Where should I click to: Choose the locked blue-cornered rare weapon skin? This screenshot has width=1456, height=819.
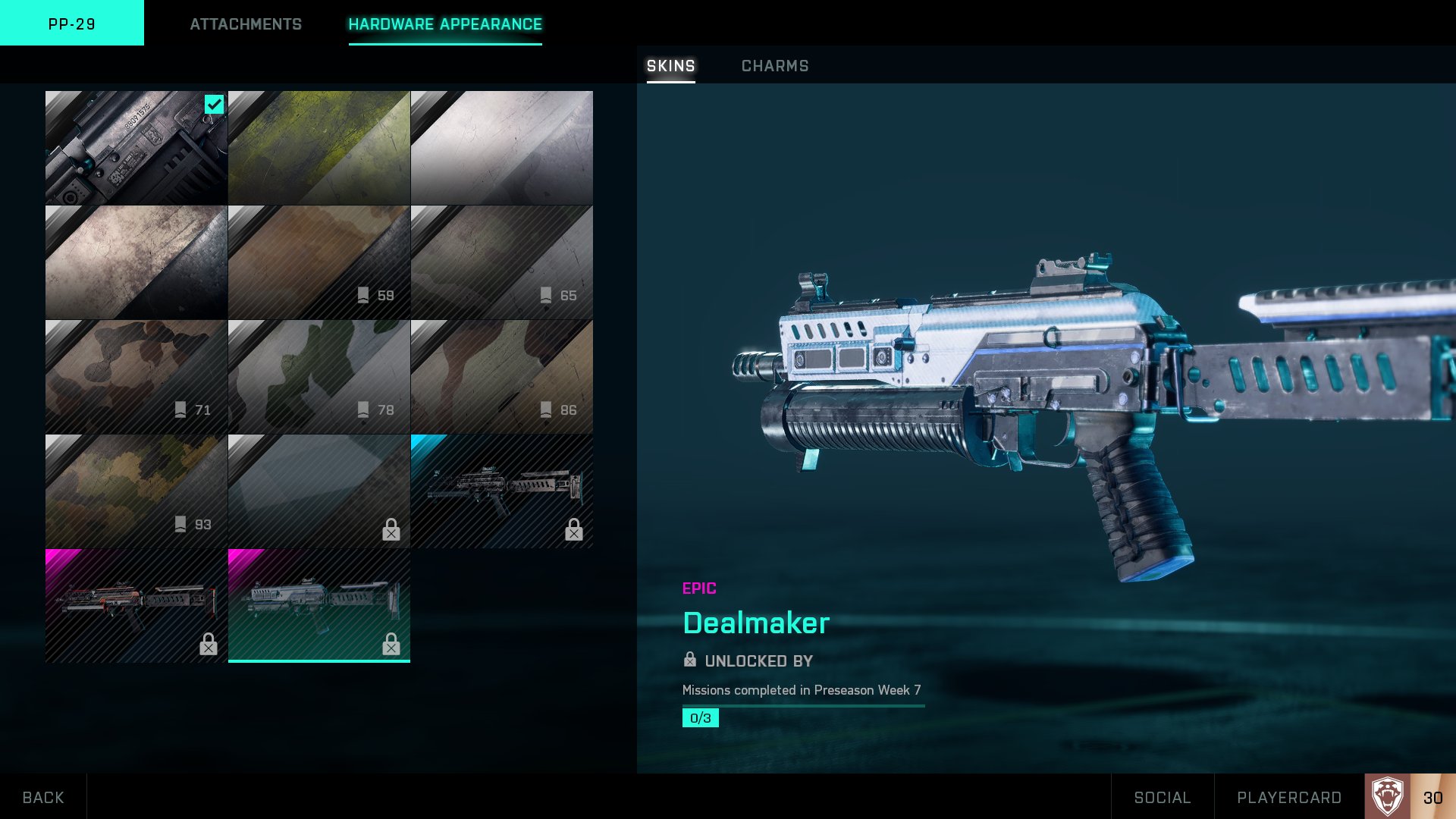tap(502, 491)
